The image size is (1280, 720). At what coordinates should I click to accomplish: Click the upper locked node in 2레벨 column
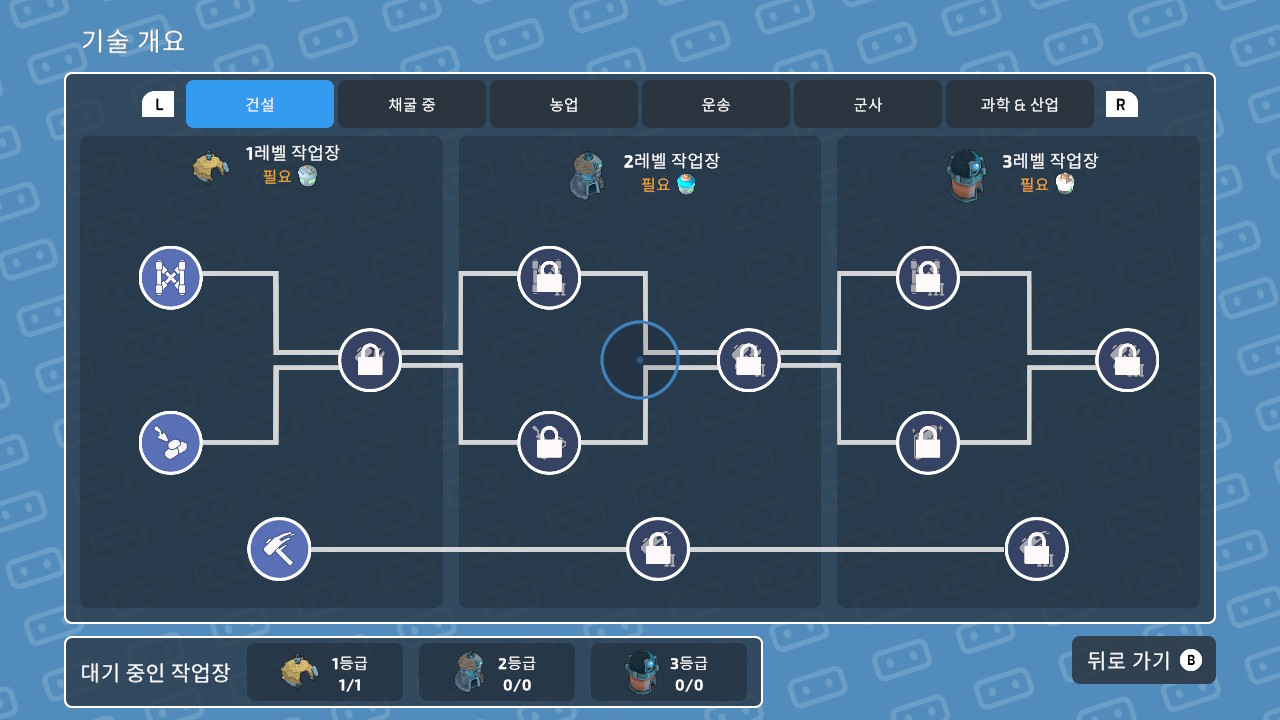[x=548, y=278]
